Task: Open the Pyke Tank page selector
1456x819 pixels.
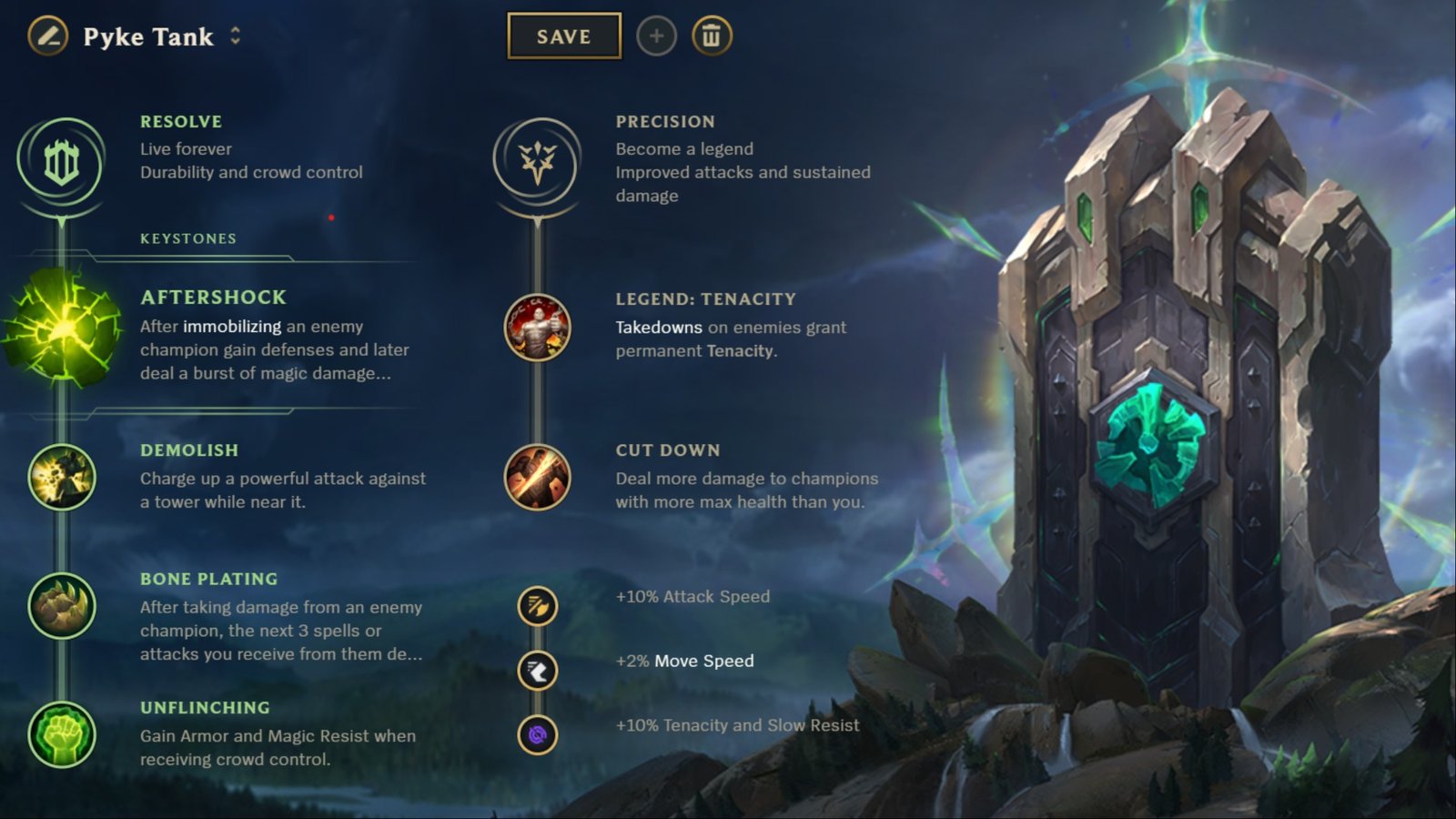Action: (x=148, y=37)
